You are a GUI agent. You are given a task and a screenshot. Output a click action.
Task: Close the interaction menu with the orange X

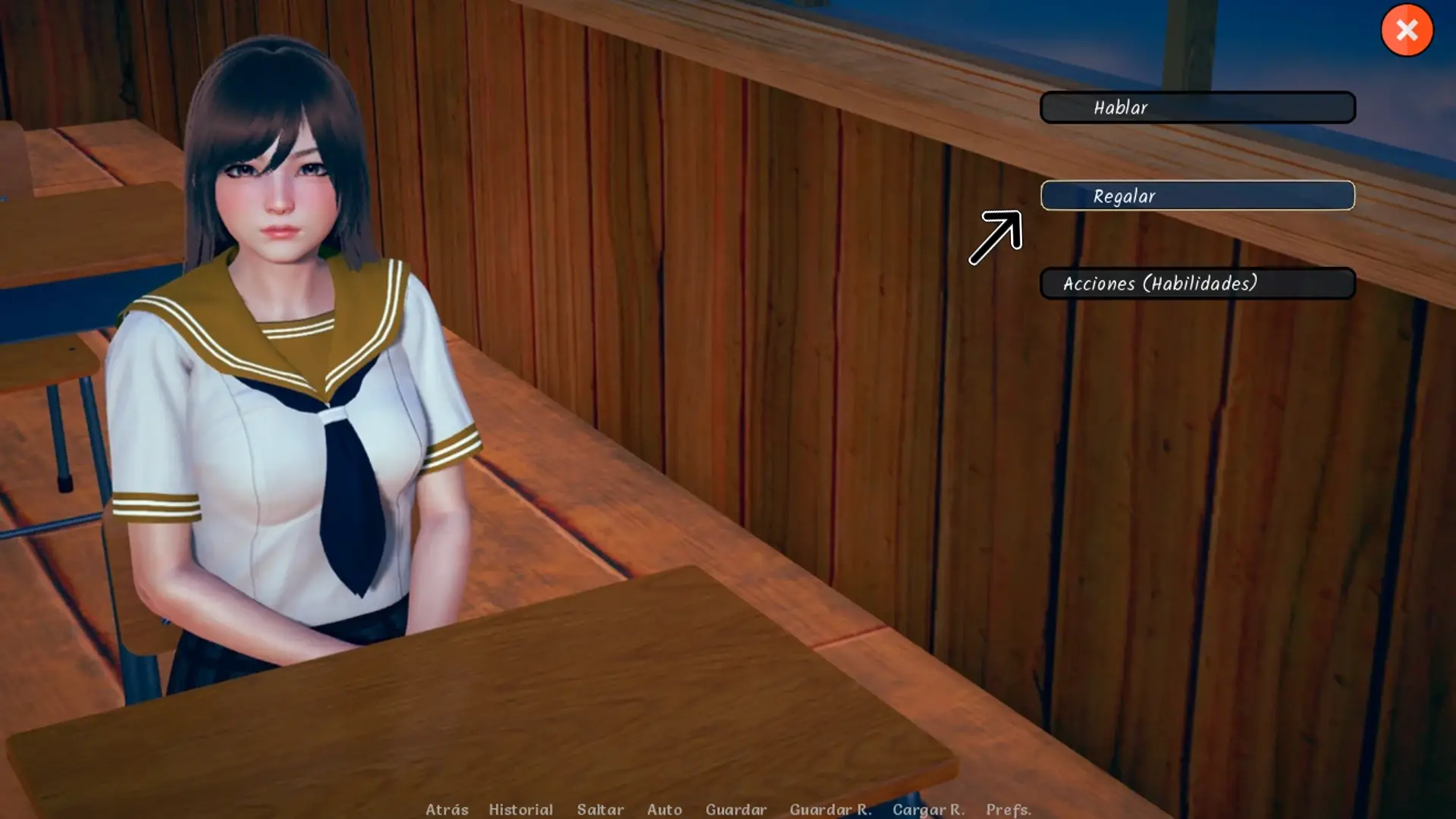(x=1407, y=30)
